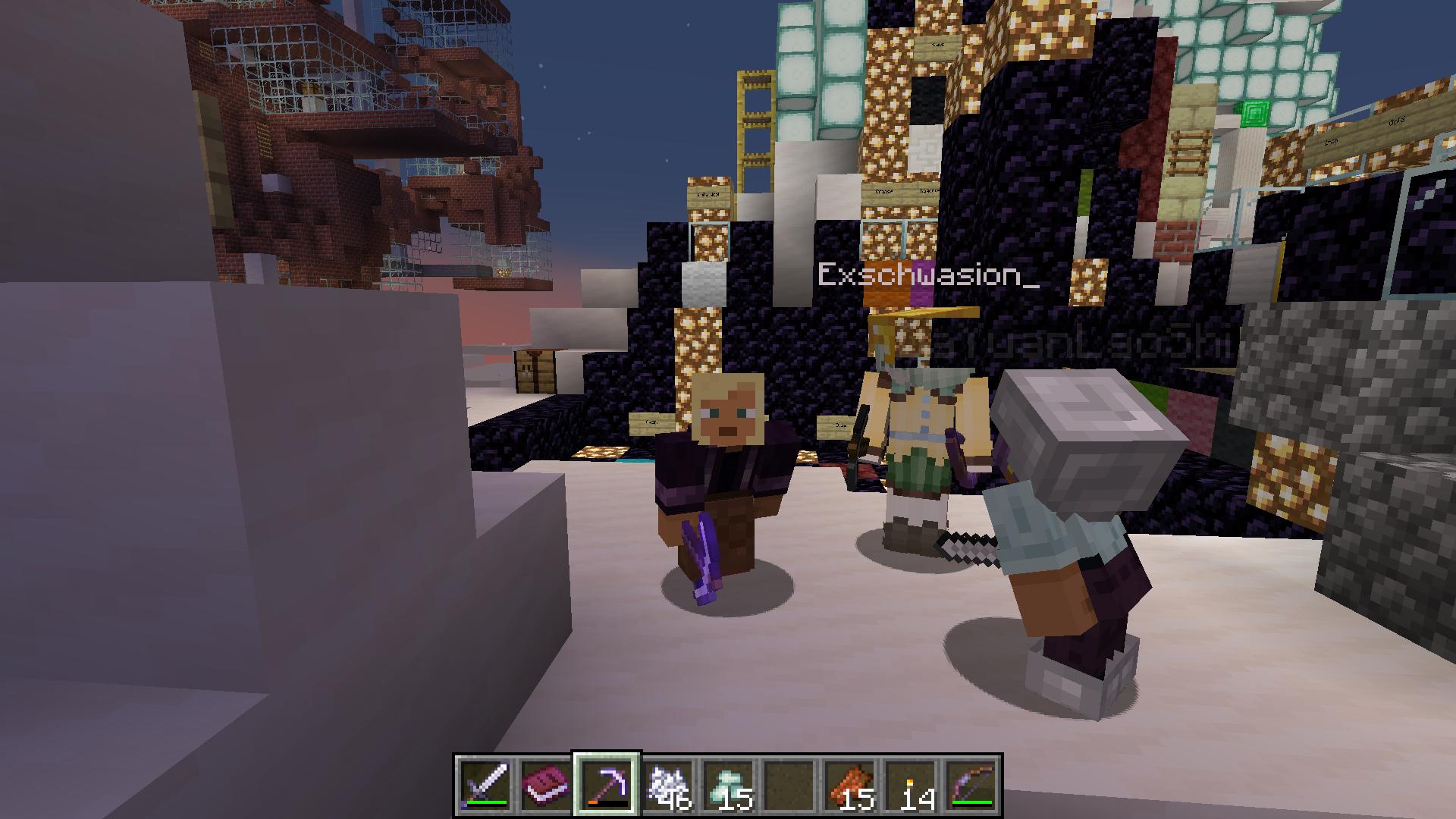Select the enchanted pickaxe hotbar slot
Screen dimensions: 1456x819
[607, 785]
